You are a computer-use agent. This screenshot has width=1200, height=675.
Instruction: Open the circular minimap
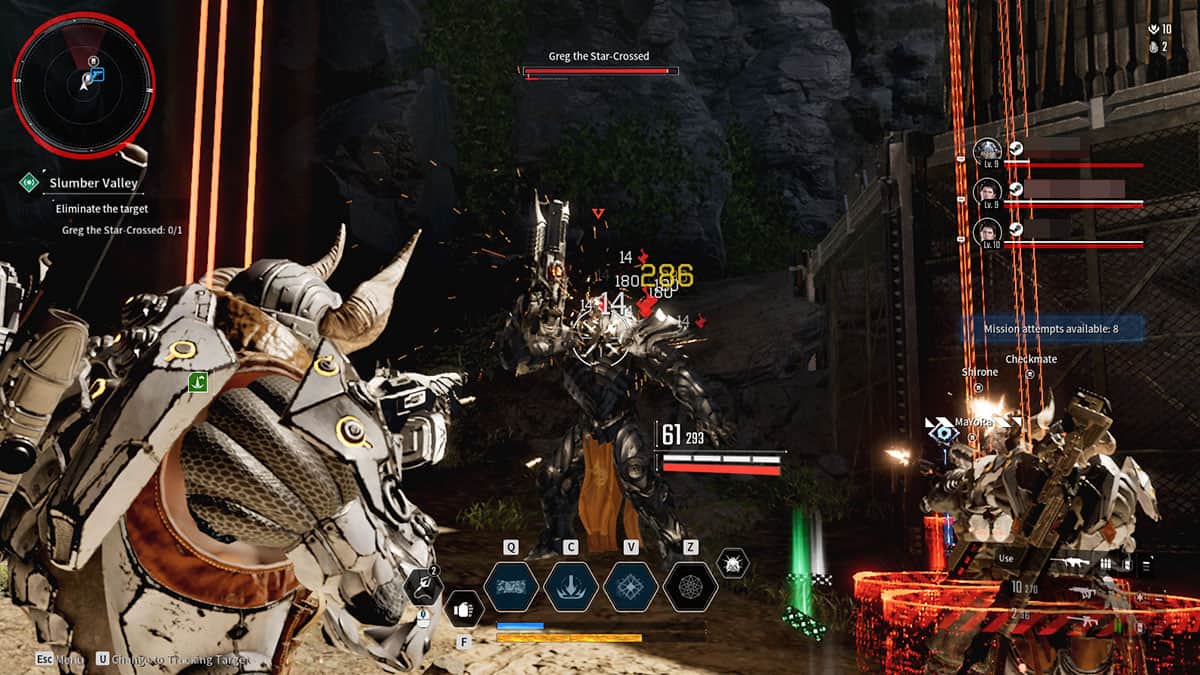point(83,85)
